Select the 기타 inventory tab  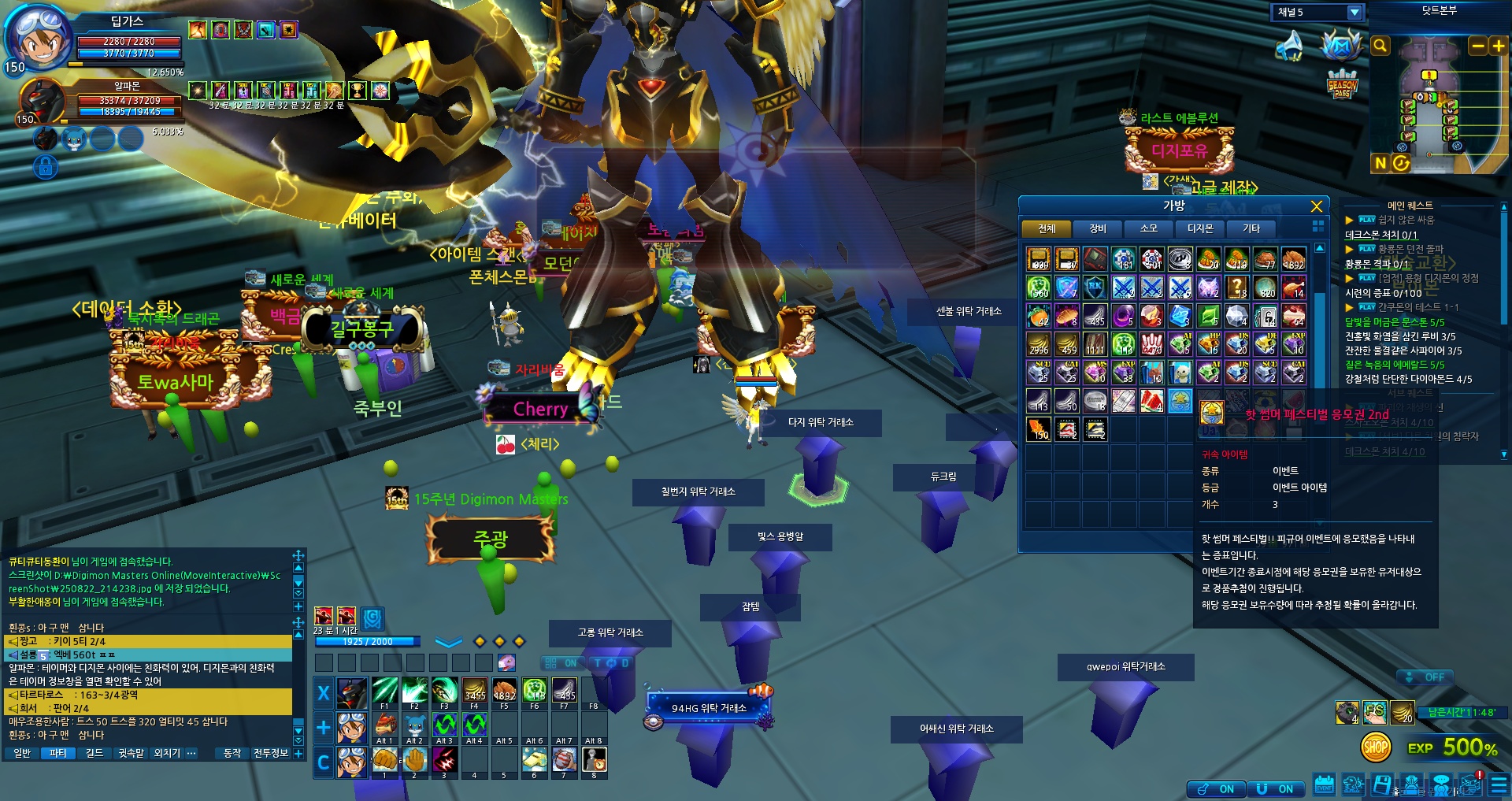point(1251,228)
